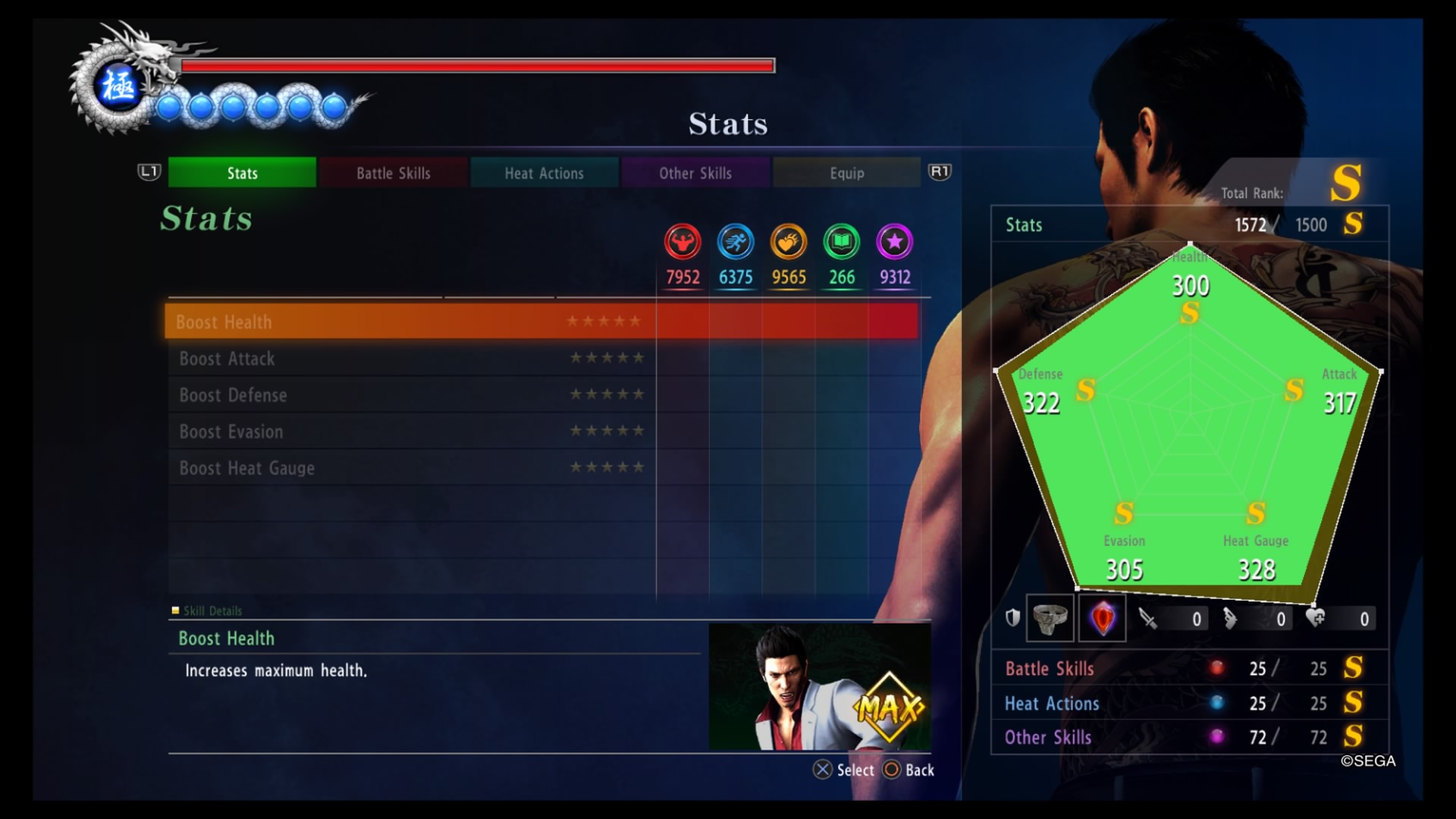Choose the Boost Attack row
Screen dimensions: 1456x819
point(409,358)
